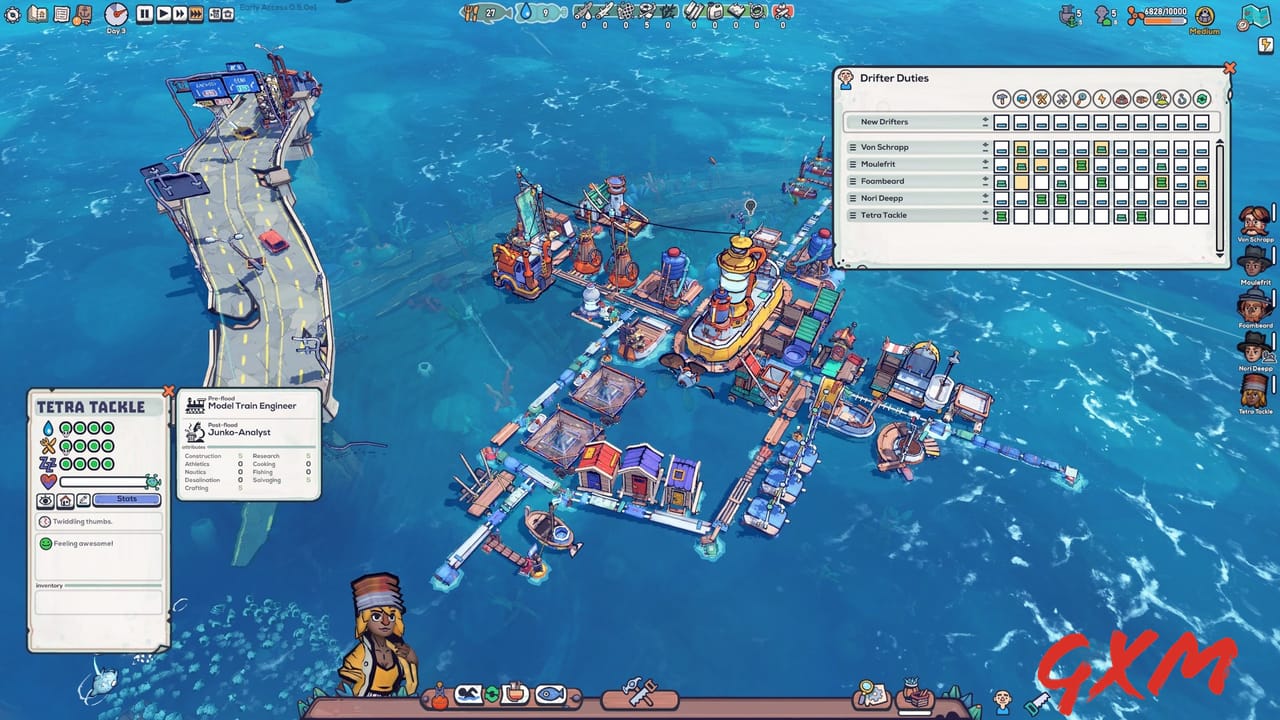
Task: Click the fishing hook duty column header
Action: (1181, 99)
